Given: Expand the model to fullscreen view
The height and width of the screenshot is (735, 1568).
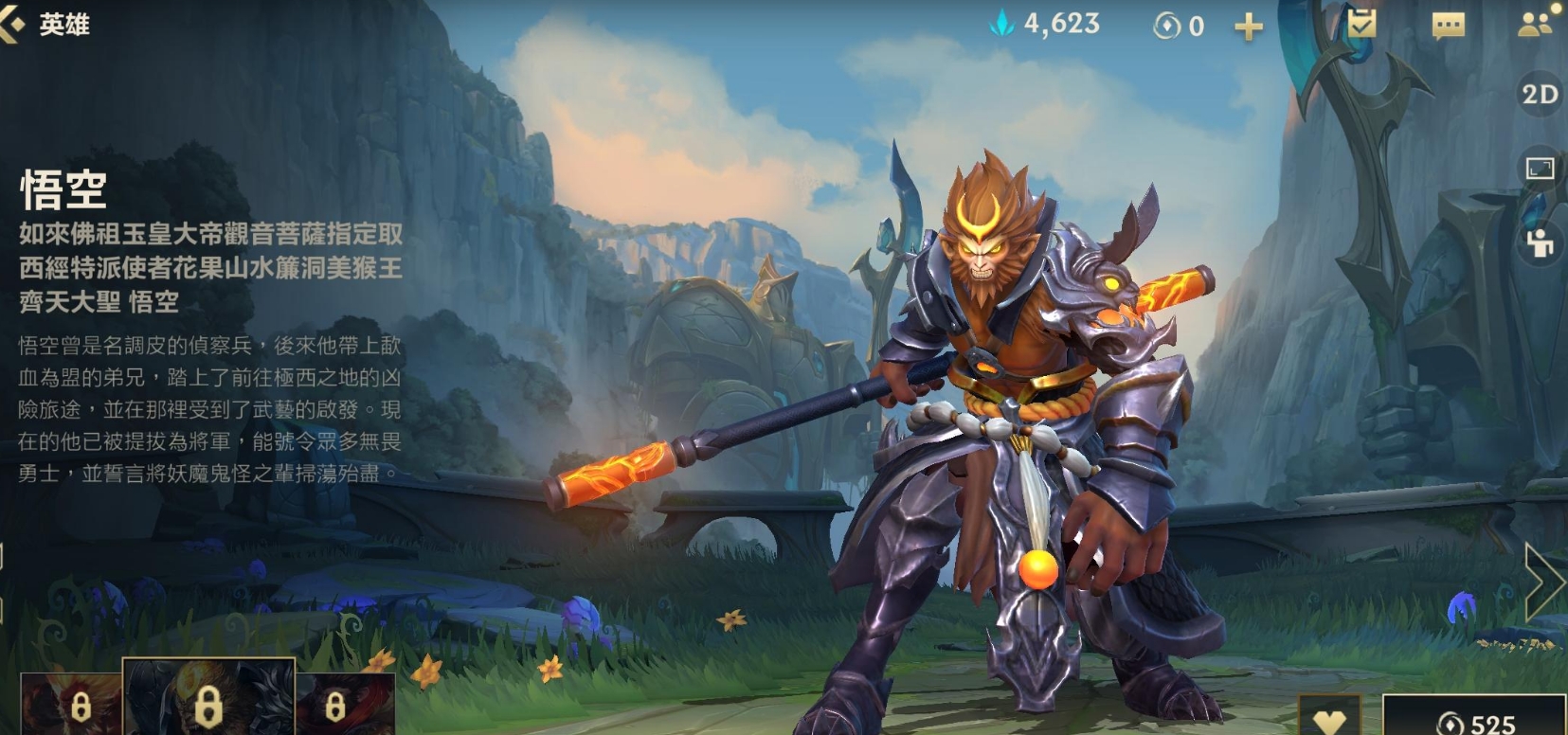Looking at the screenshot, I should point(1540,169).
